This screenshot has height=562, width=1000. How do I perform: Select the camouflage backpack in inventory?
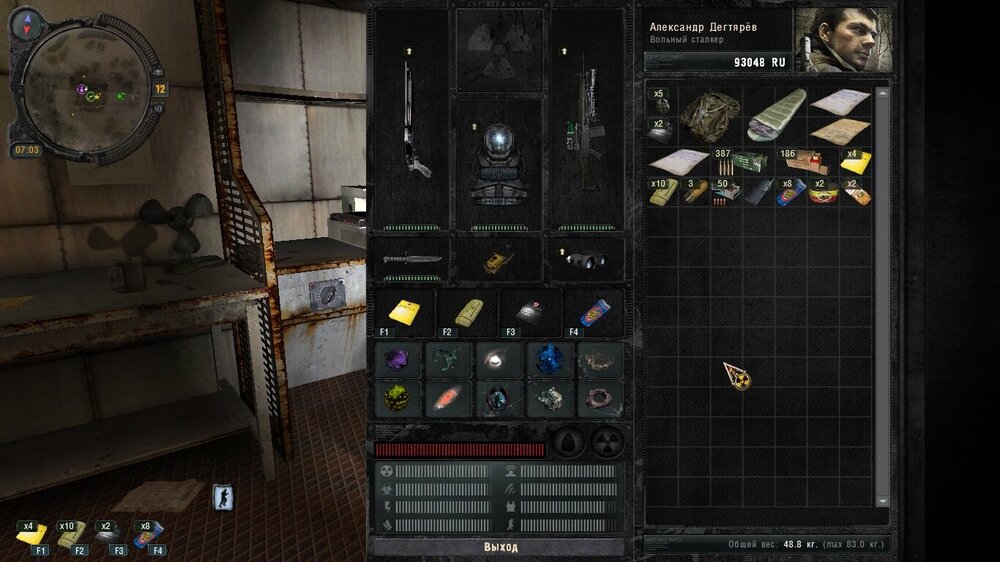tap(710, 117)
